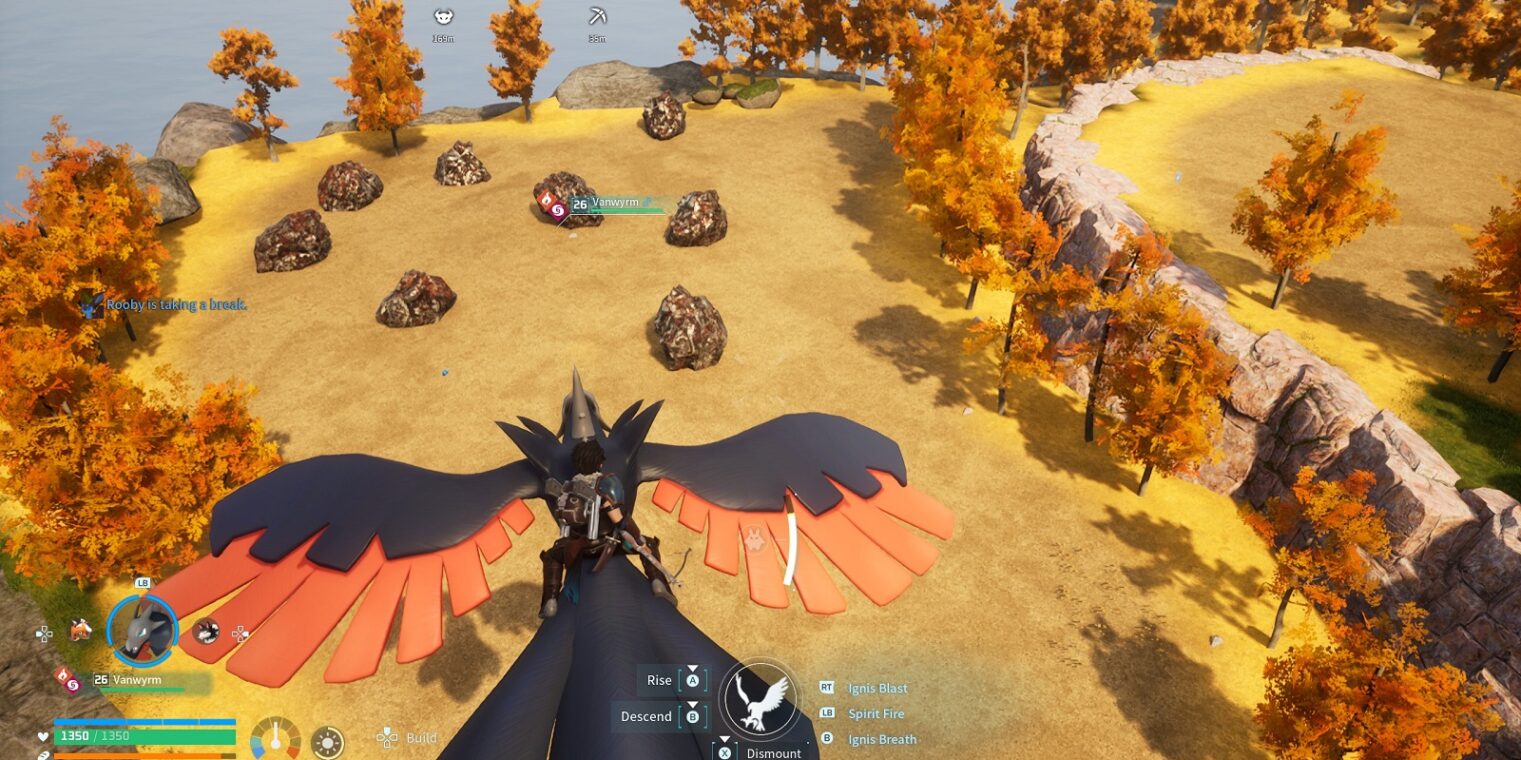The width and height of the screenshot is (1521, 760).
Task: Click the Rise action label
Action: point(659,681)
